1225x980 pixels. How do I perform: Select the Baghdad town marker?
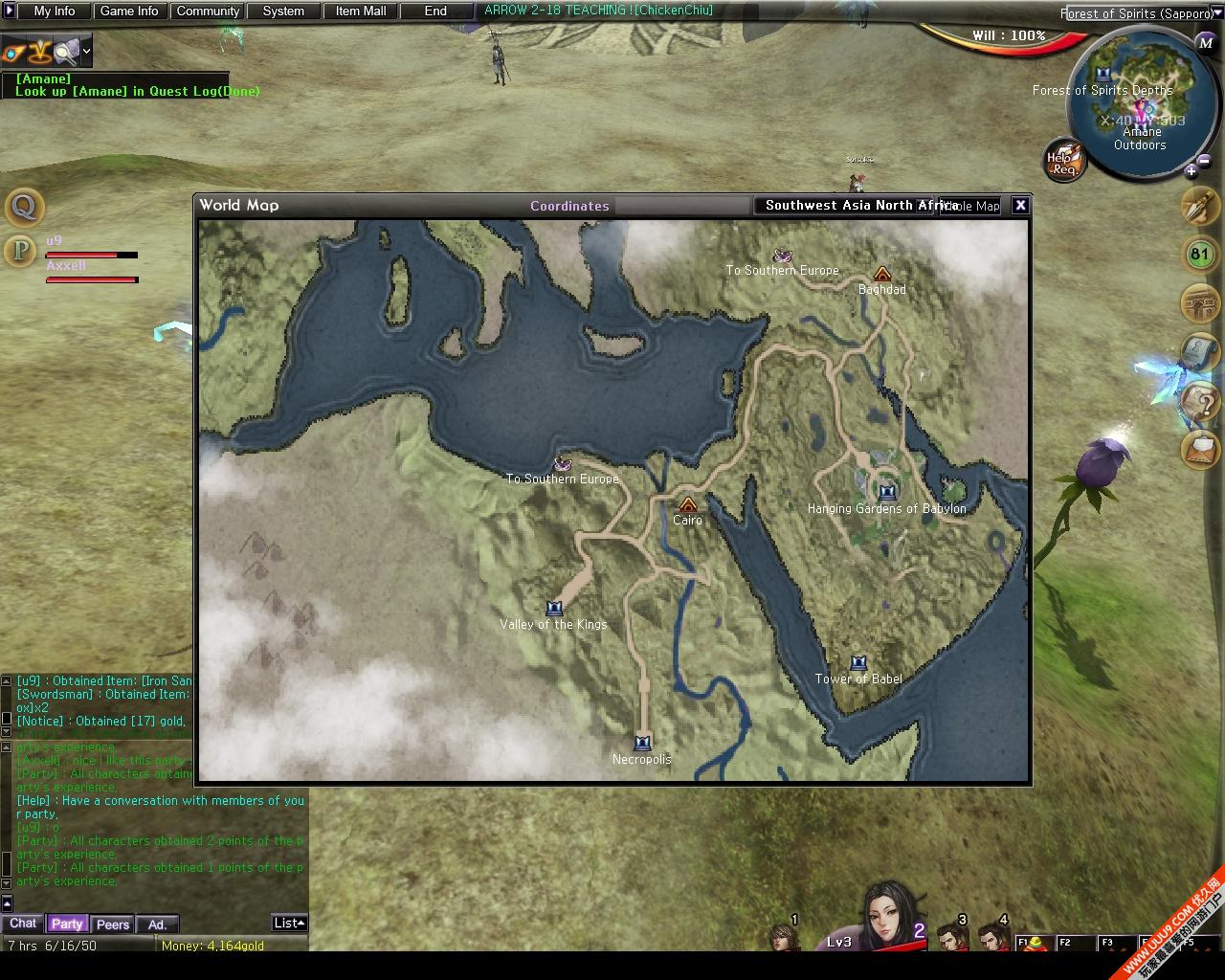[882, 274]
